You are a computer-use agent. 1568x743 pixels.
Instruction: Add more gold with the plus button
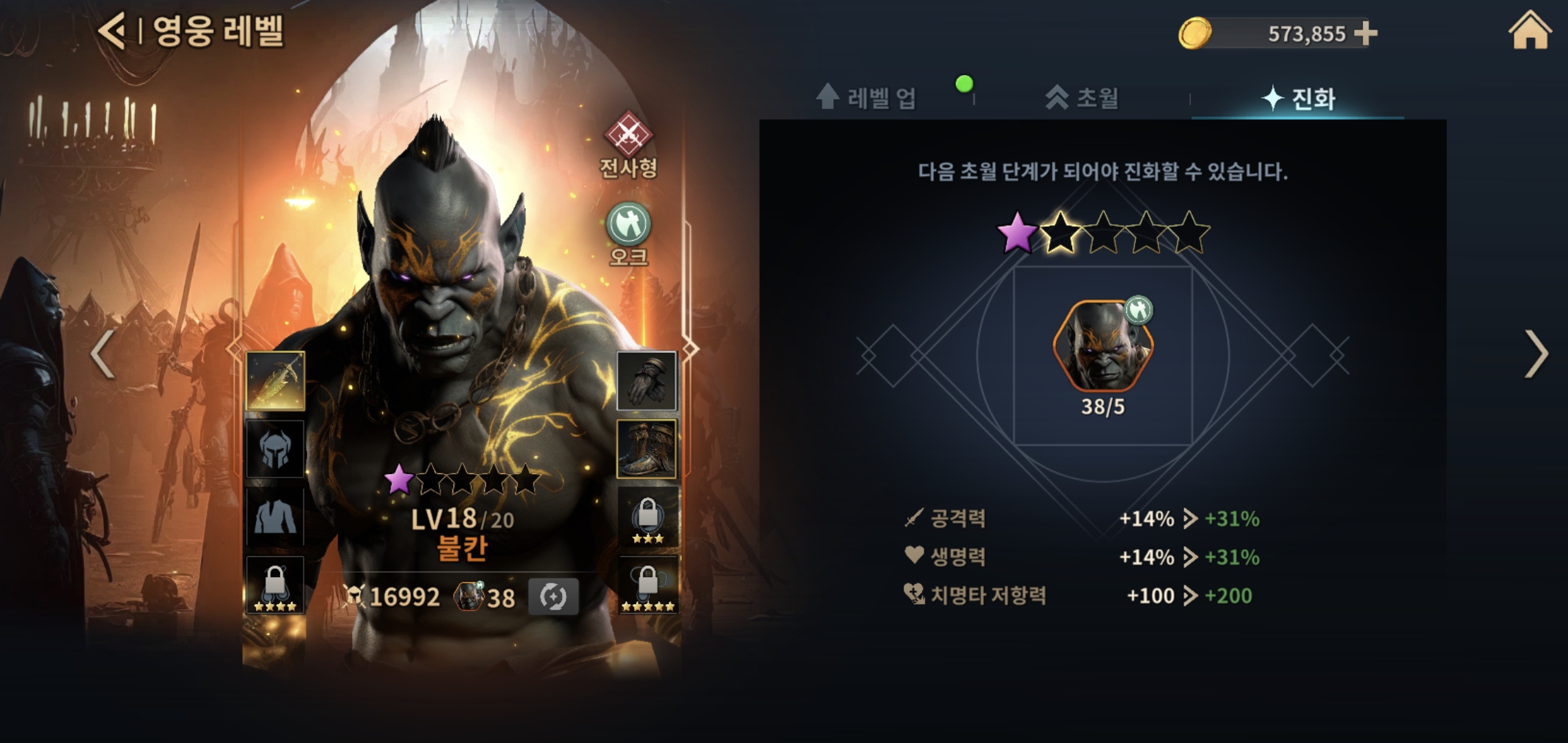point(1365,33)
